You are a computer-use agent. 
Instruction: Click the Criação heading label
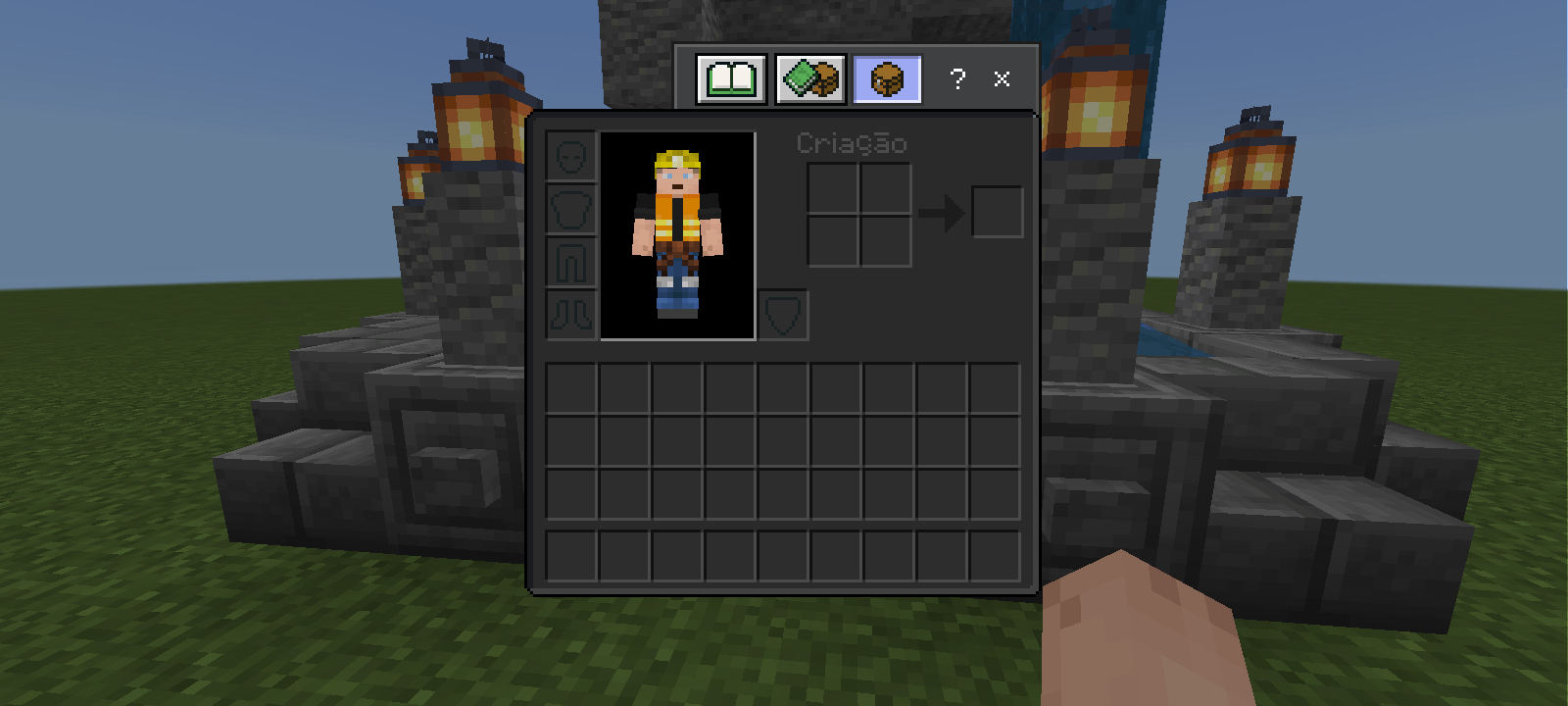coord(852,142)
